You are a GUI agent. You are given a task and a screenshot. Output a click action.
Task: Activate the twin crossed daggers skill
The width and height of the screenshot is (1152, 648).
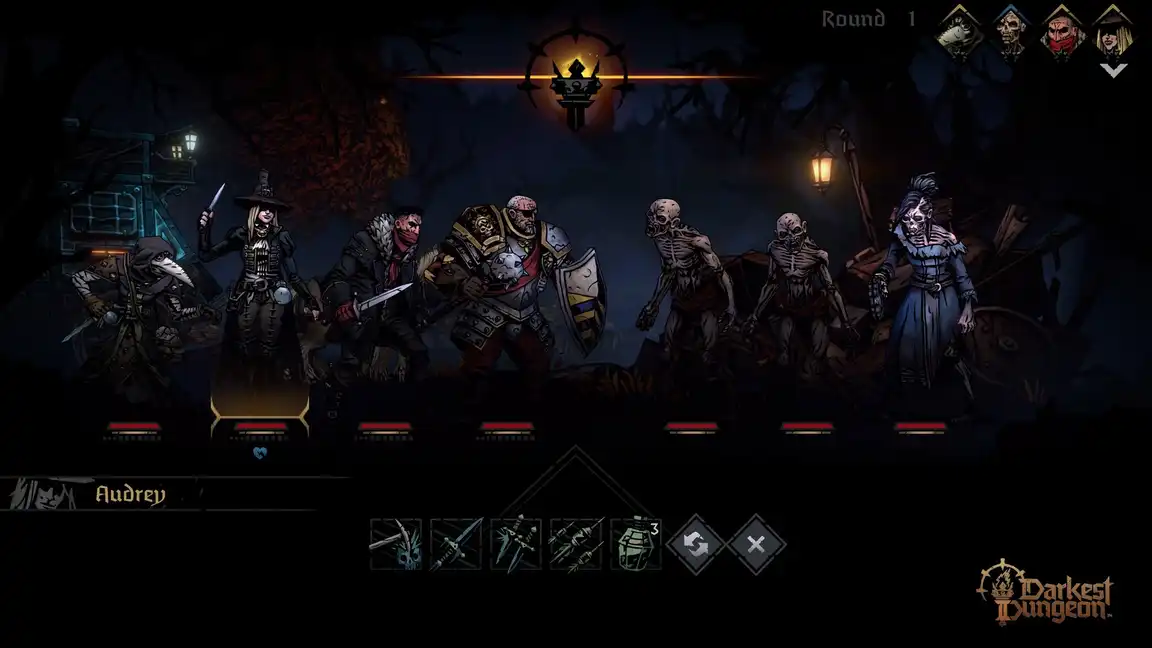click(516, 544)
